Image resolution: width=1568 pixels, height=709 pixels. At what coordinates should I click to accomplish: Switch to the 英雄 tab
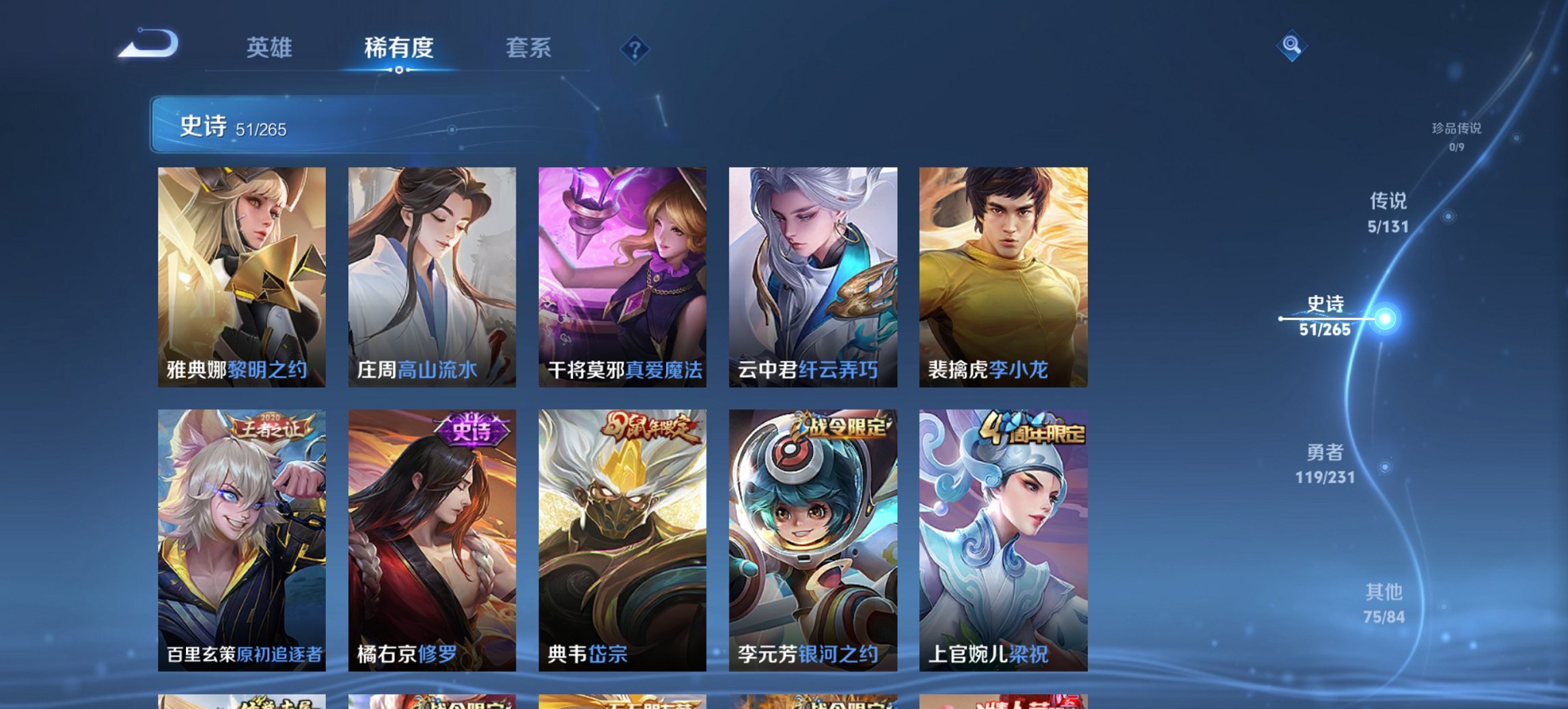271,48
